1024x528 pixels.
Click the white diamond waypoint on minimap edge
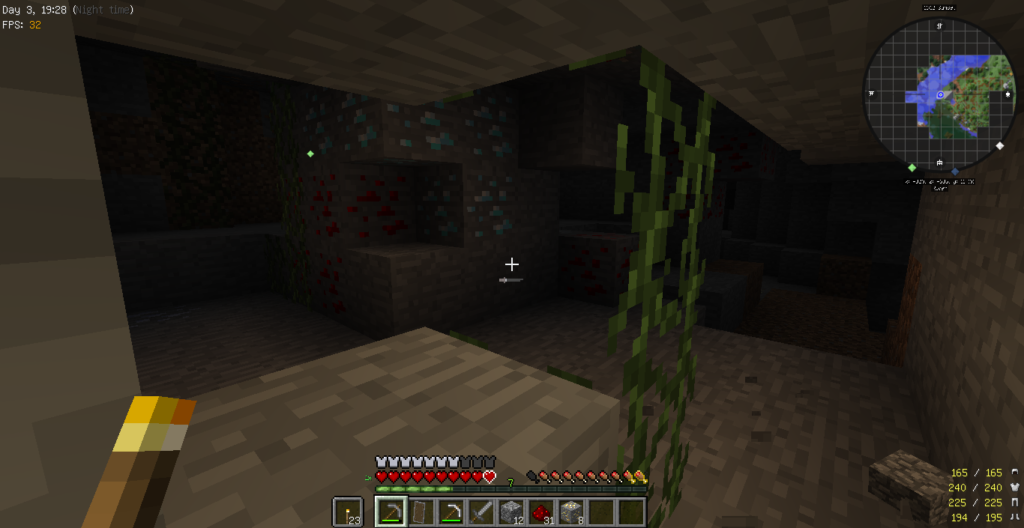[x=1000, y=146]
